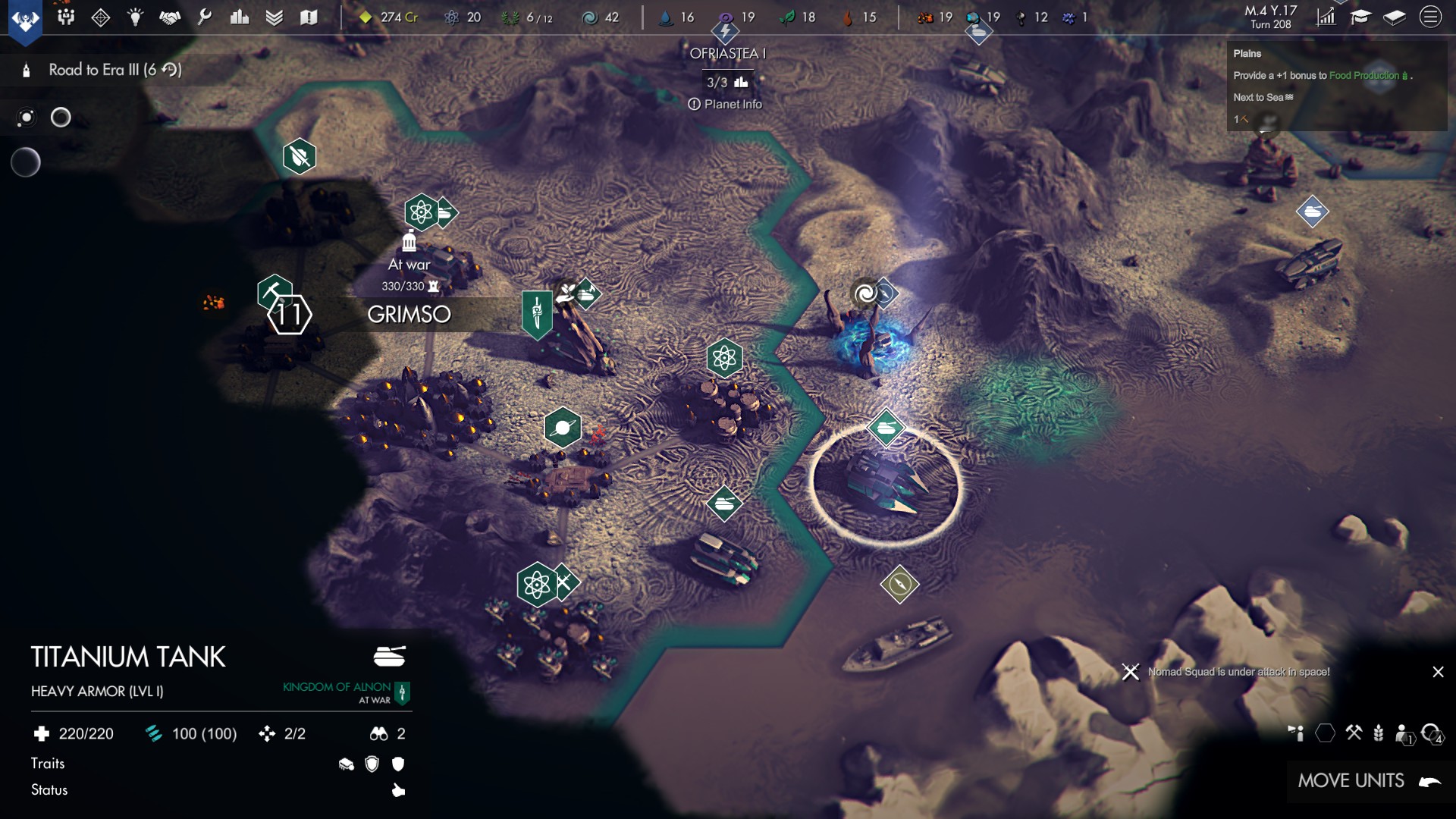
Task: Open the book encyclopedia icon
Action: 1395,17
